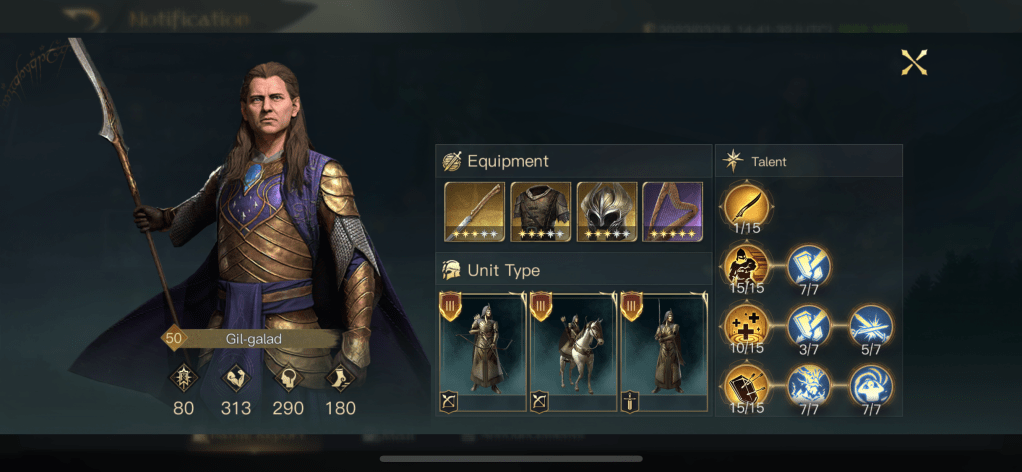This screenshot has height=472, width=1022.
Task: Open the chest armor equipment slot
Action: click(x=540, y=211)
